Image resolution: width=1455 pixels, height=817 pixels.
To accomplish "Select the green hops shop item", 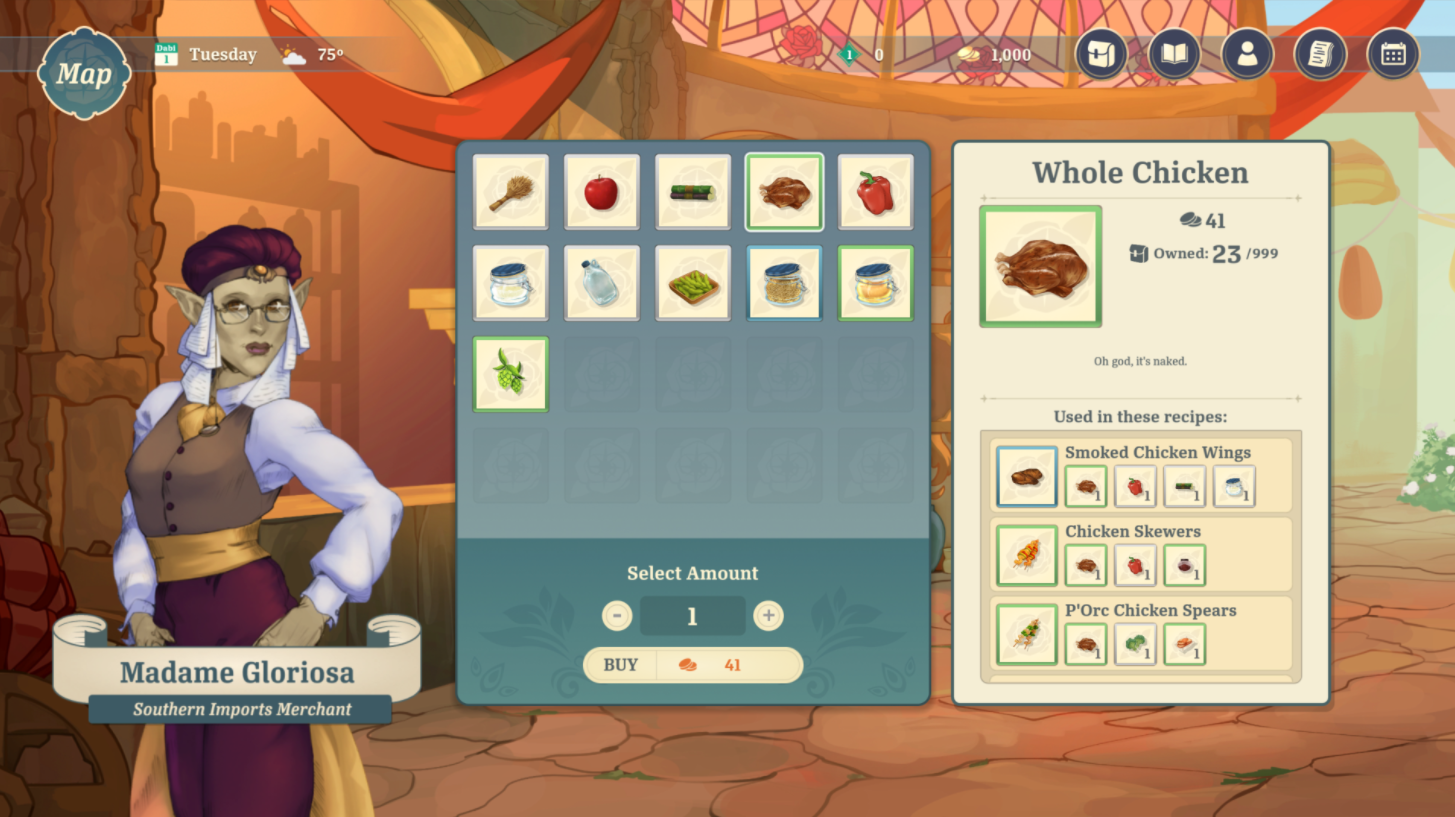I will click(510, 374).
